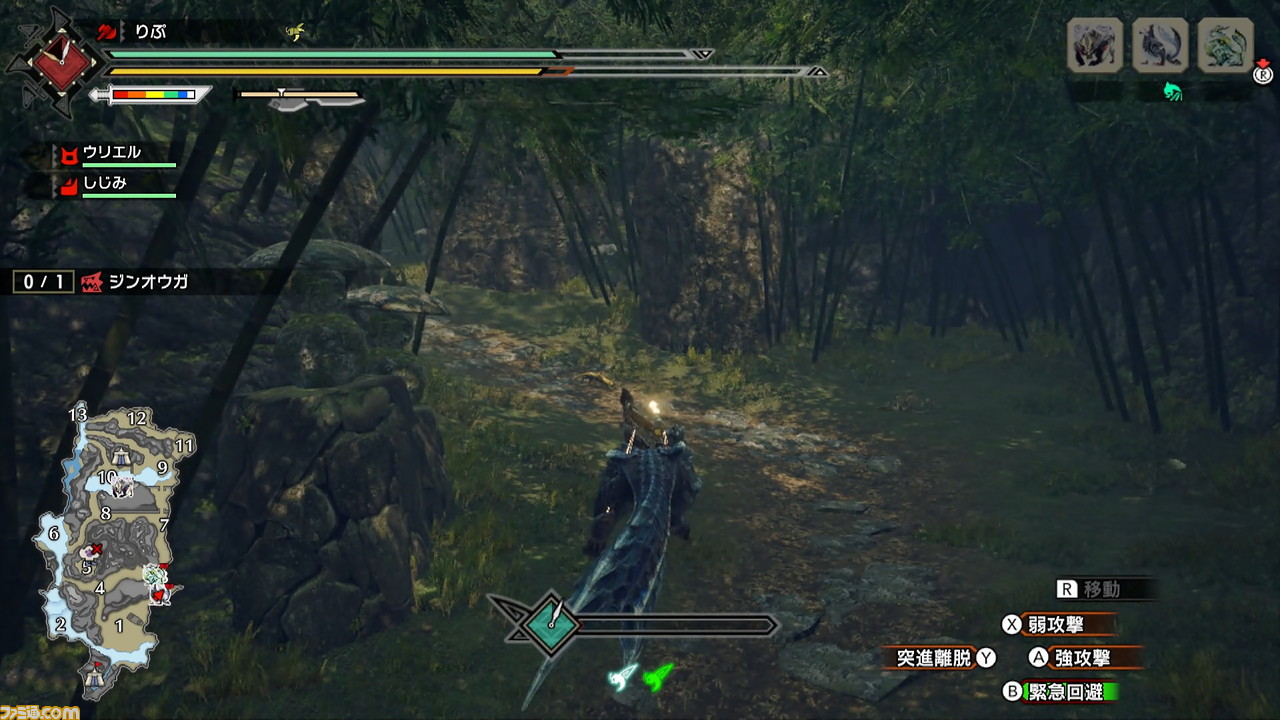Image resolution: width=1280 pixels, height=720 pixels.
Task: Click the Famitsu.com watermark
Action: [x=40, y=711]
